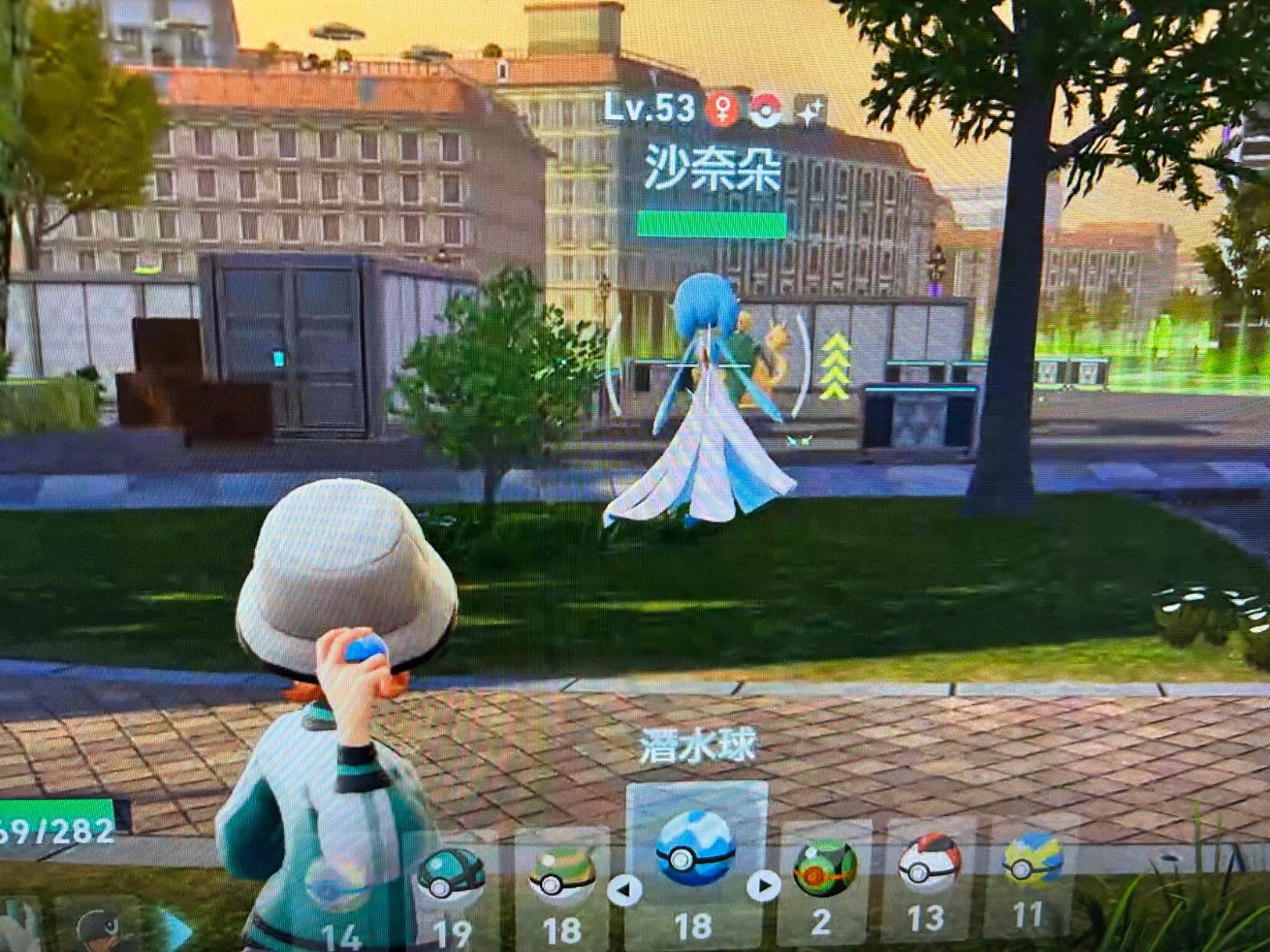1270x952 pixels.
Task: Select the yellow Quick Ball slot
Action: pyautogui.click(x=1032, y=860)
